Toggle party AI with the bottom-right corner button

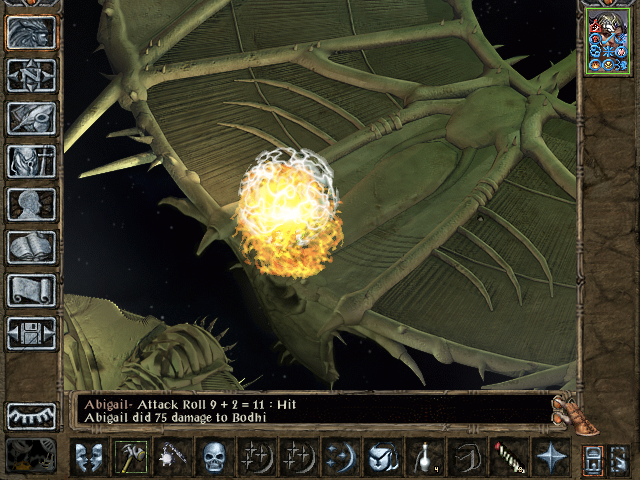point(617,458)
